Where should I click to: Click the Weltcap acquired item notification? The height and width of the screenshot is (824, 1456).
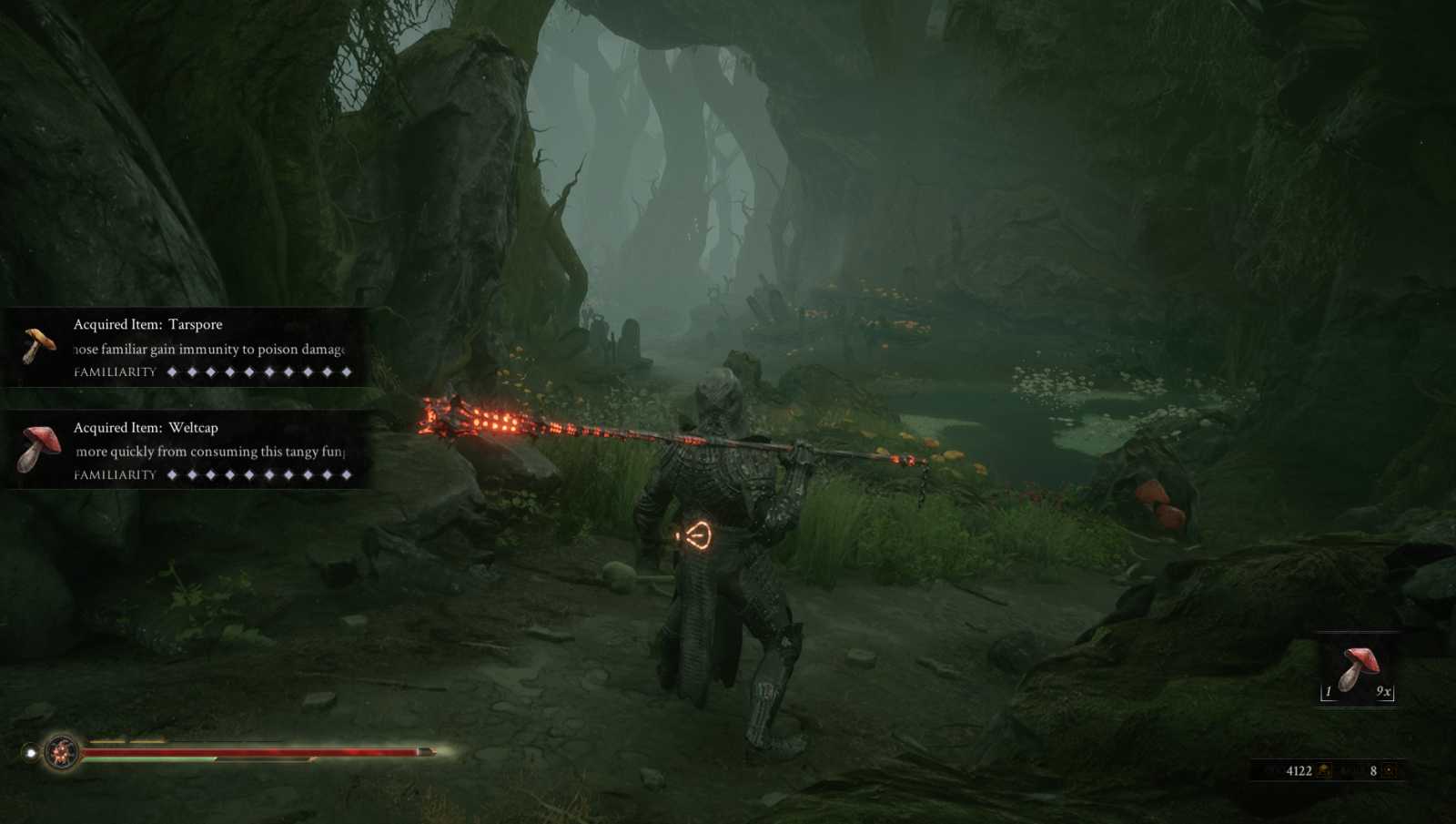point(187,450)
